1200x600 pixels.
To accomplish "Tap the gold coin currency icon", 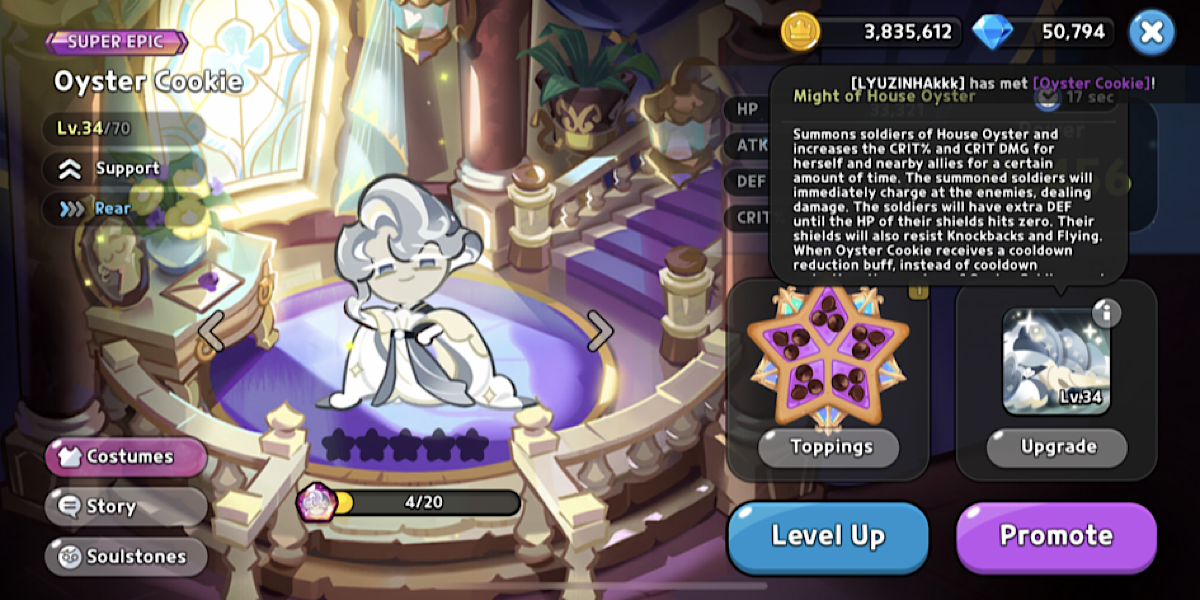I will pyautogui.click(x=800, y=32).
